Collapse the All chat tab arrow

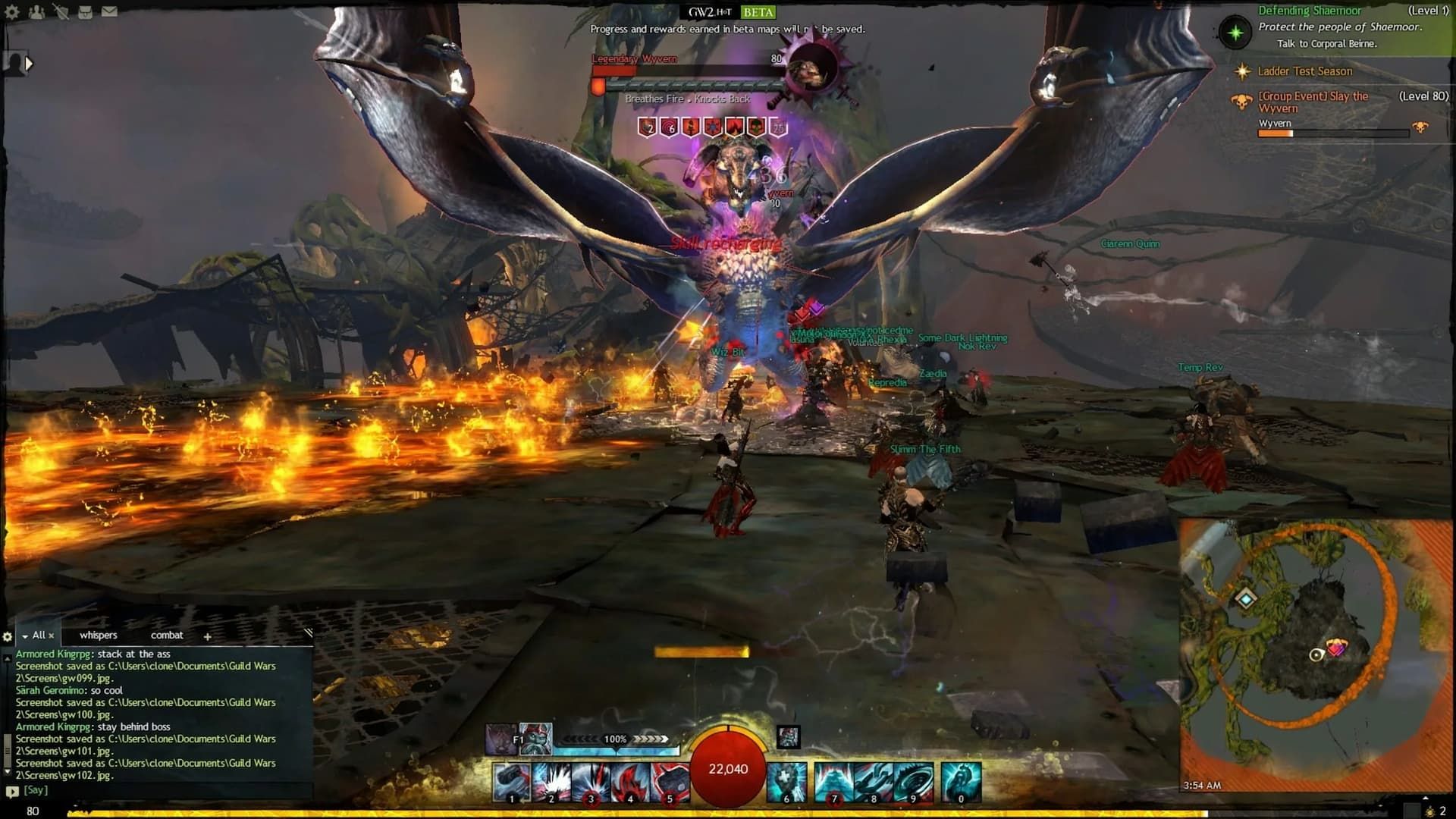(24, 637)
